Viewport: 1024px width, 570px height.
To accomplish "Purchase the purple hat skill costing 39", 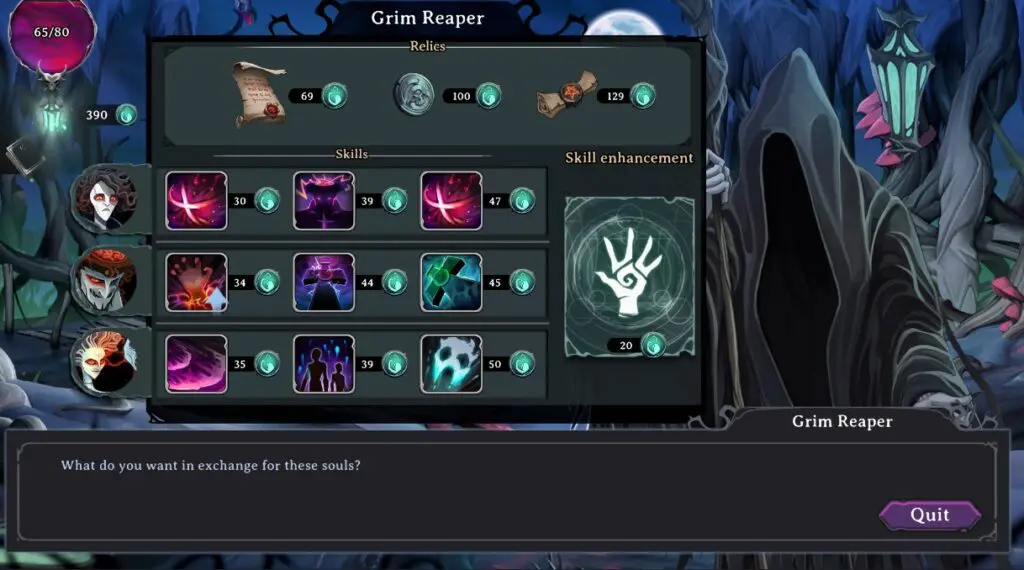I will pyautogui.click(x=324, y=200).
